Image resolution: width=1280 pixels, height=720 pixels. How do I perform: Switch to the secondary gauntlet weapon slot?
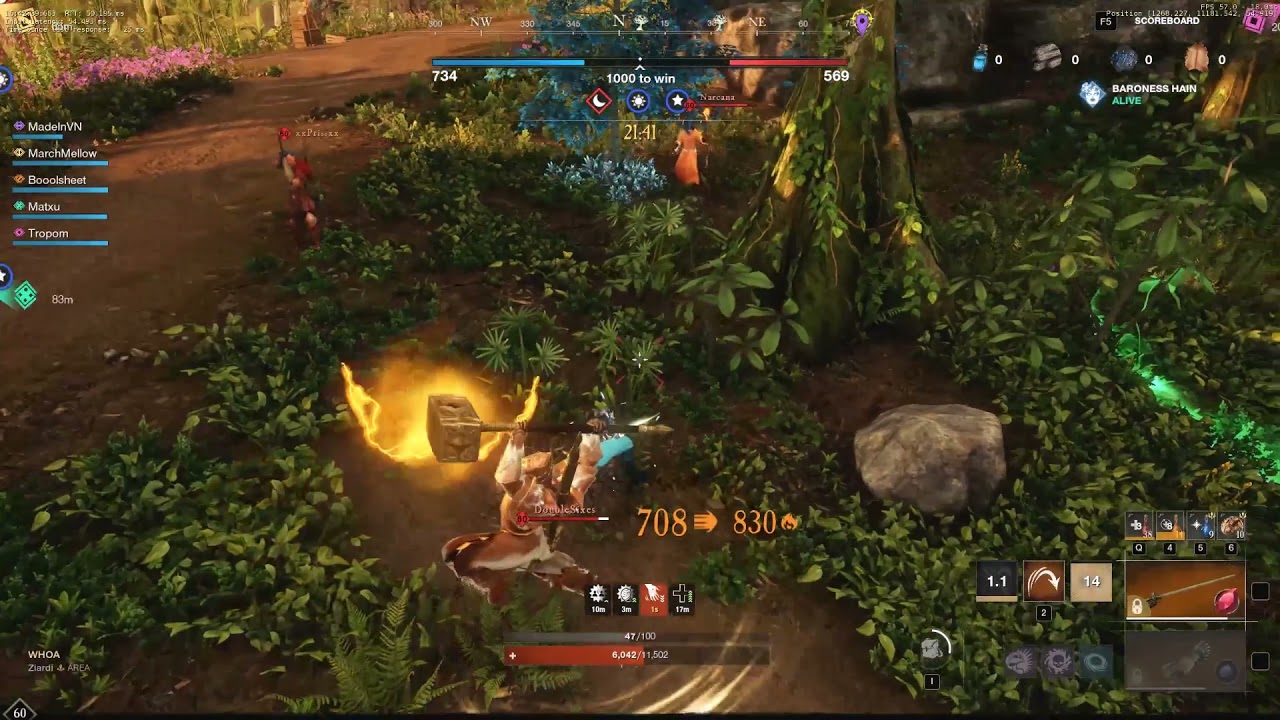click(1185, 662)
